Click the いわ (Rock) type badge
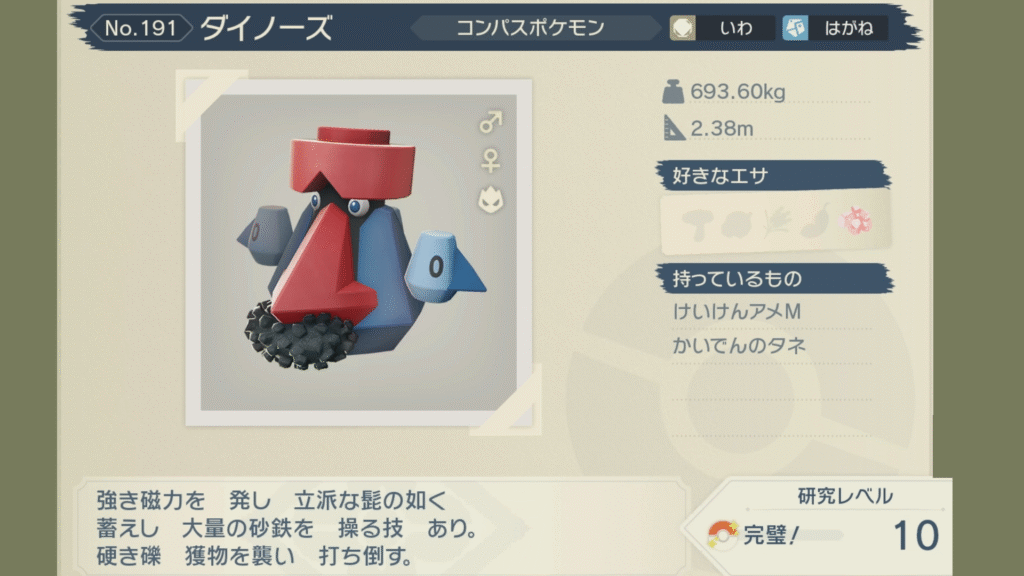The width and height of the screenshot is (1024, 576). (722, 28)
